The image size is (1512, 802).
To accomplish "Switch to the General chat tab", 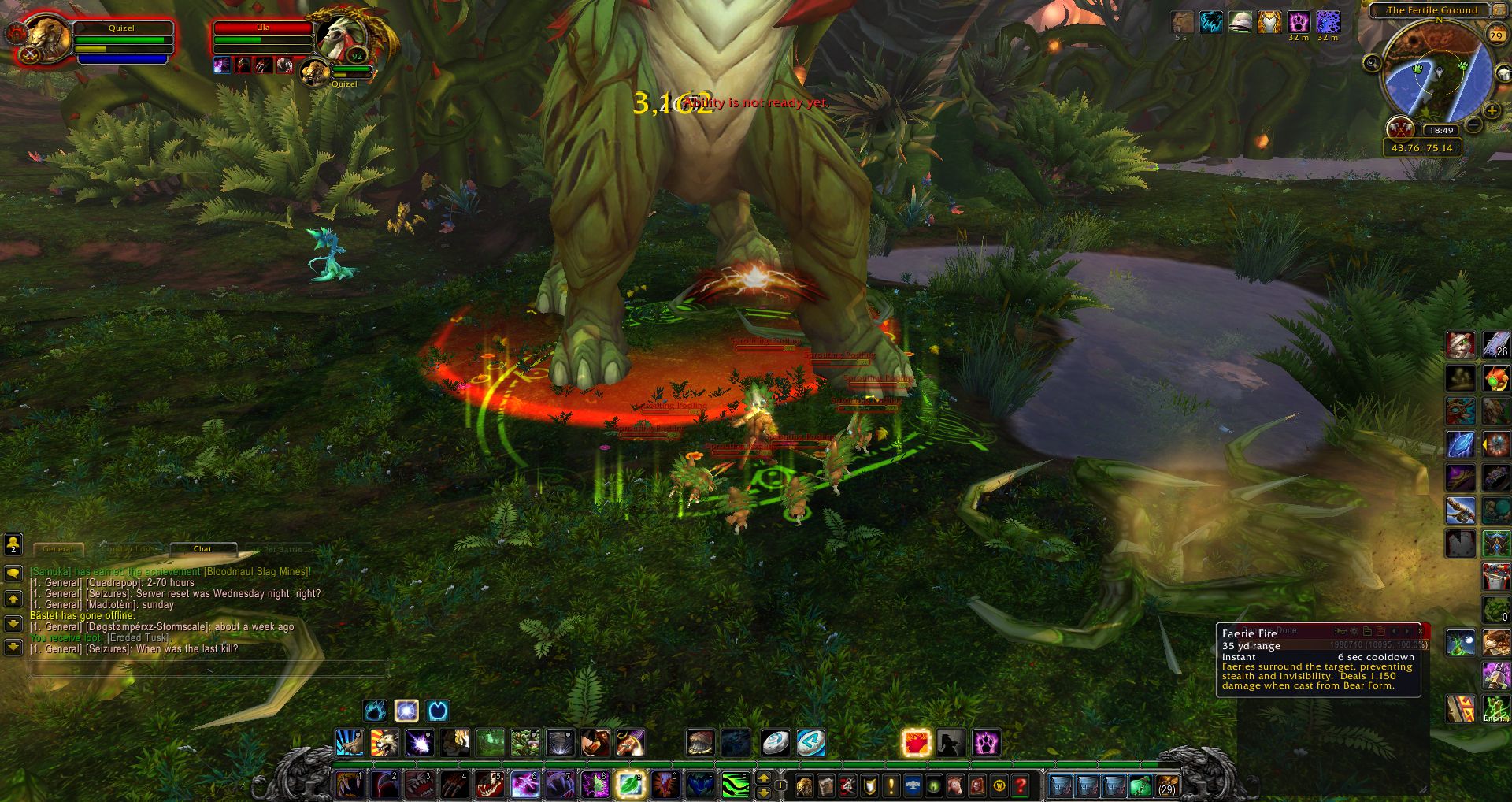I will click(x=58, y=549).
